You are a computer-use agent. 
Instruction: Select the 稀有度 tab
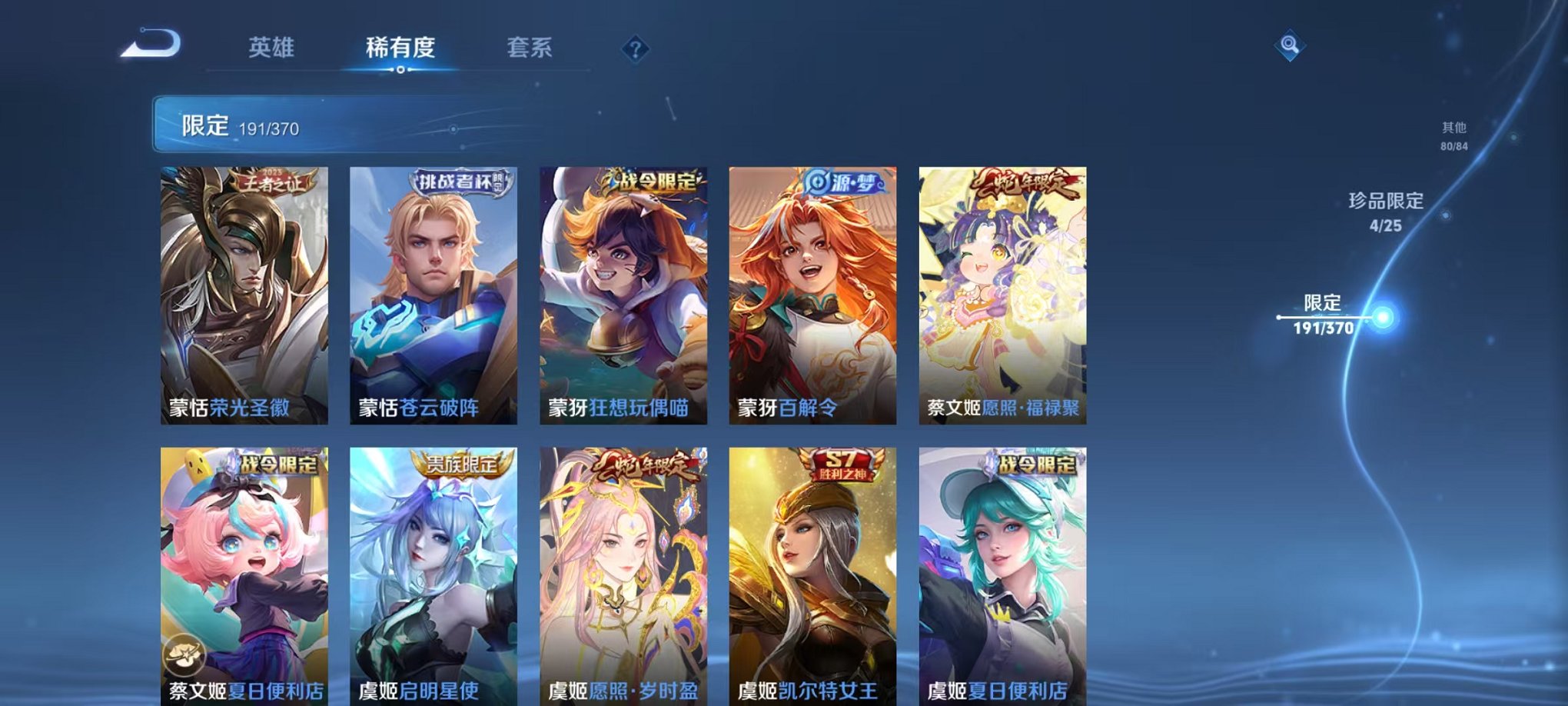click(400, 48)
